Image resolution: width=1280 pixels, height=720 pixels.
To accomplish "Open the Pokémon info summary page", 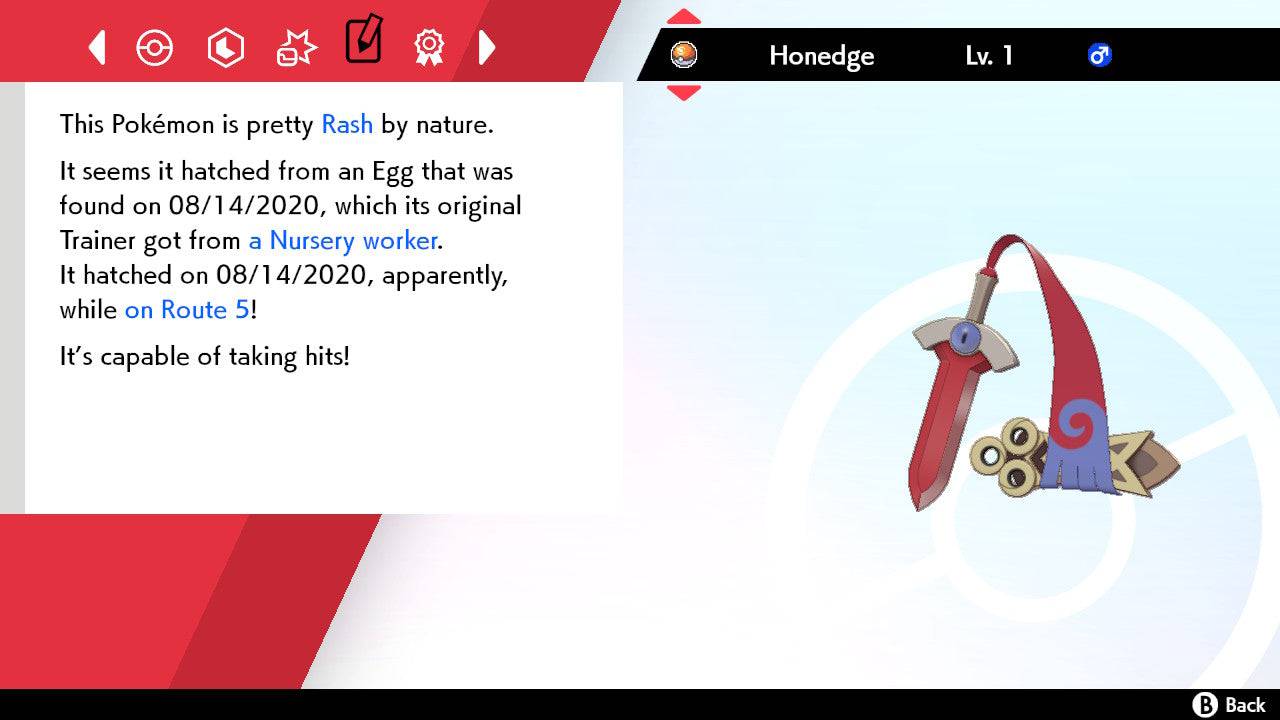I will coord(155,47).
